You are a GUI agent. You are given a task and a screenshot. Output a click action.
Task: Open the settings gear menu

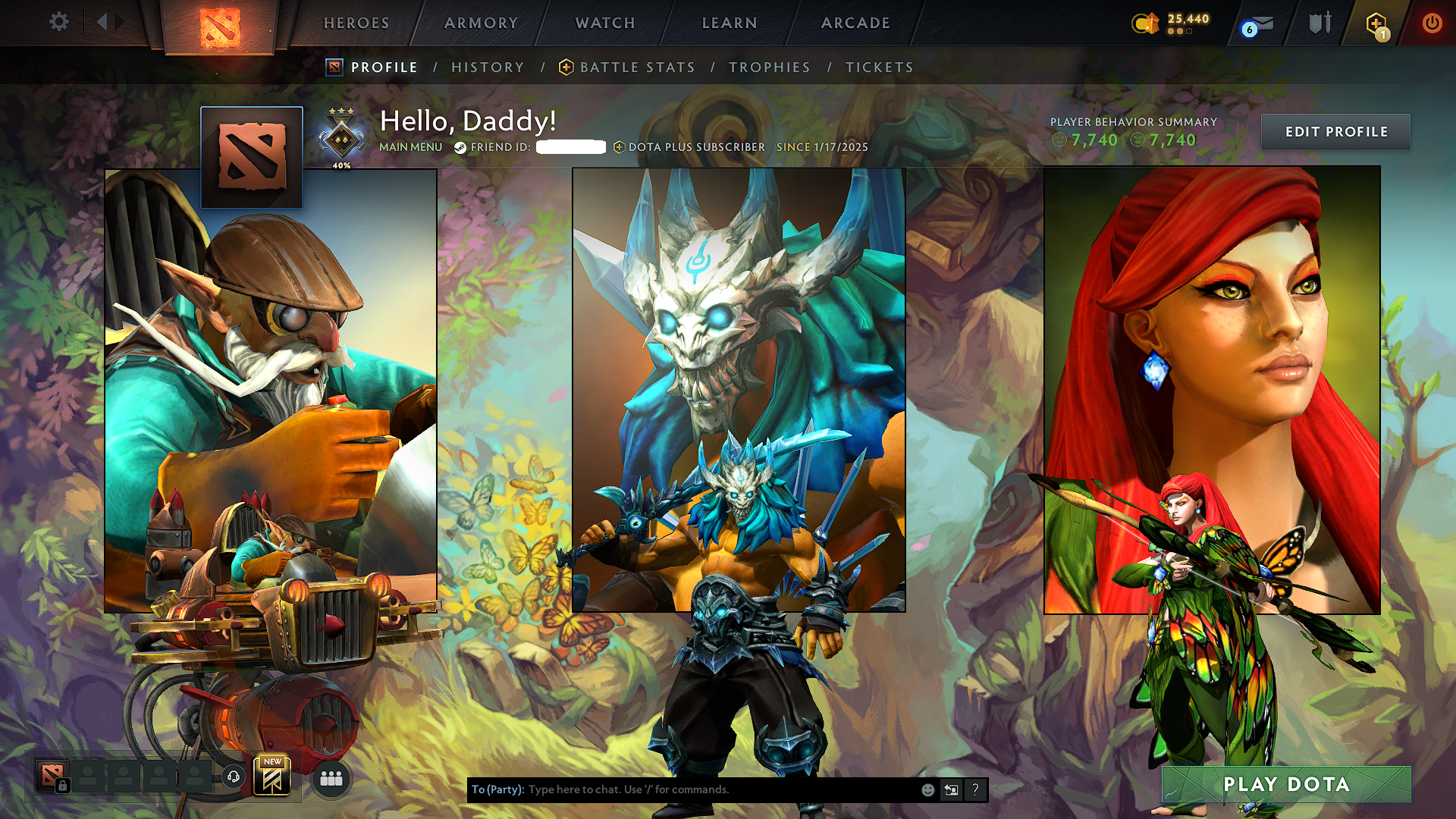click(58, 22)
